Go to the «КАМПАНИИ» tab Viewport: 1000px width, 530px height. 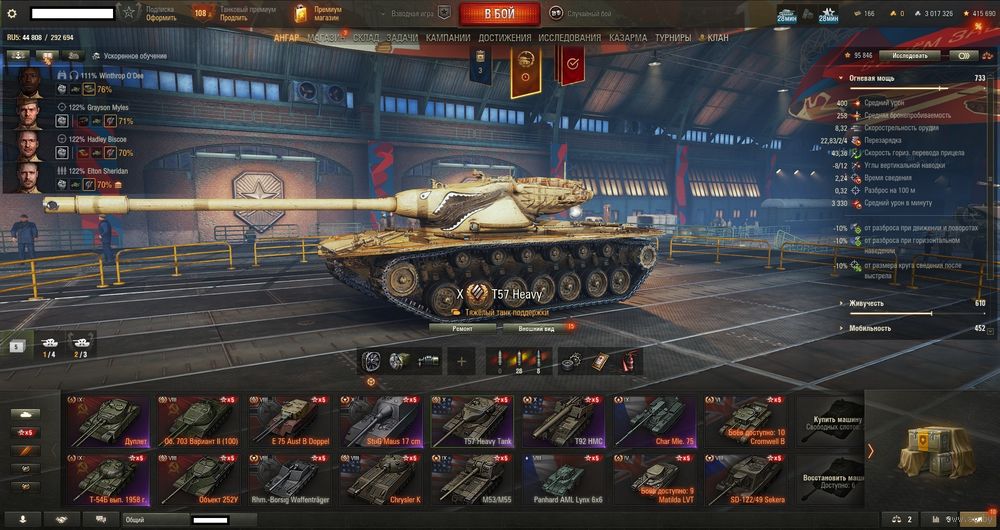(448, 38)
